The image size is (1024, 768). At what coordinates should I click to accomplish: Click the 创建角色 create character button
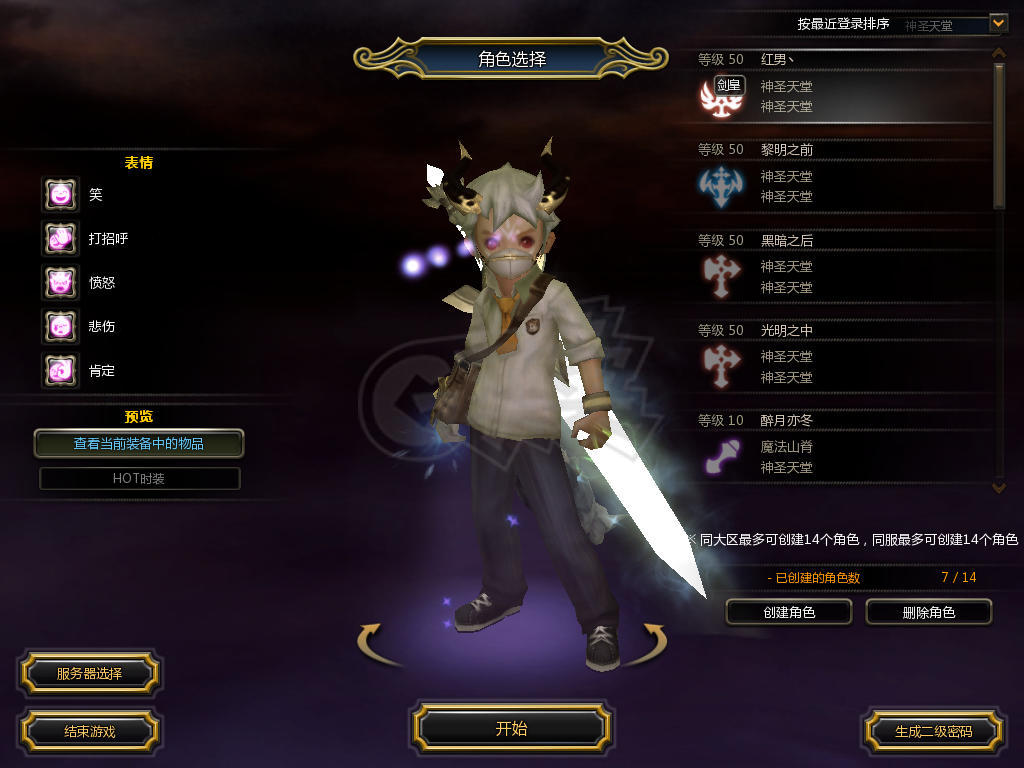point(789,611)
